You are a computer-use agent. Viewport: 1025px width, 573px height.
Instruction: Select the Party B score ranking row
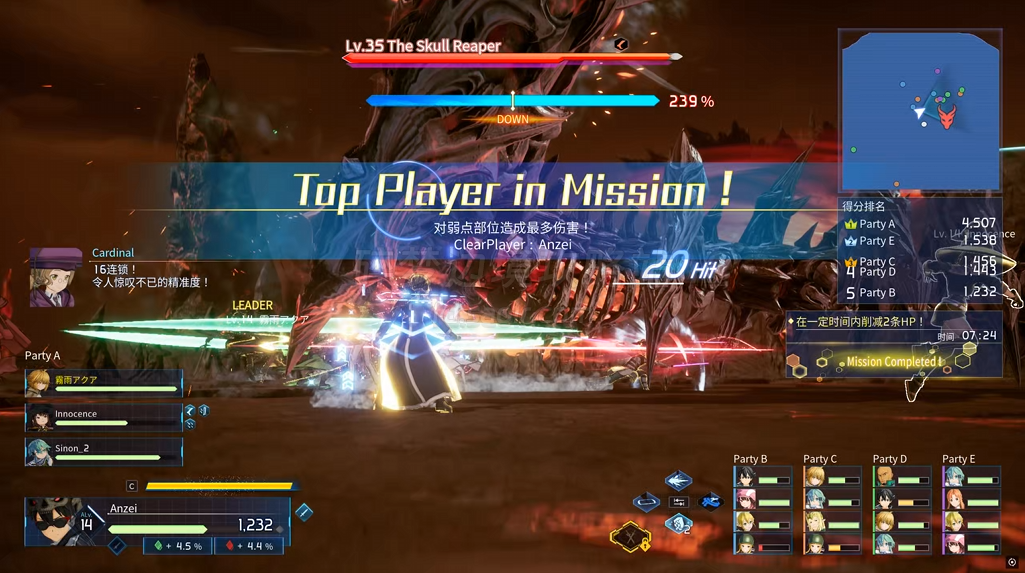920,293
